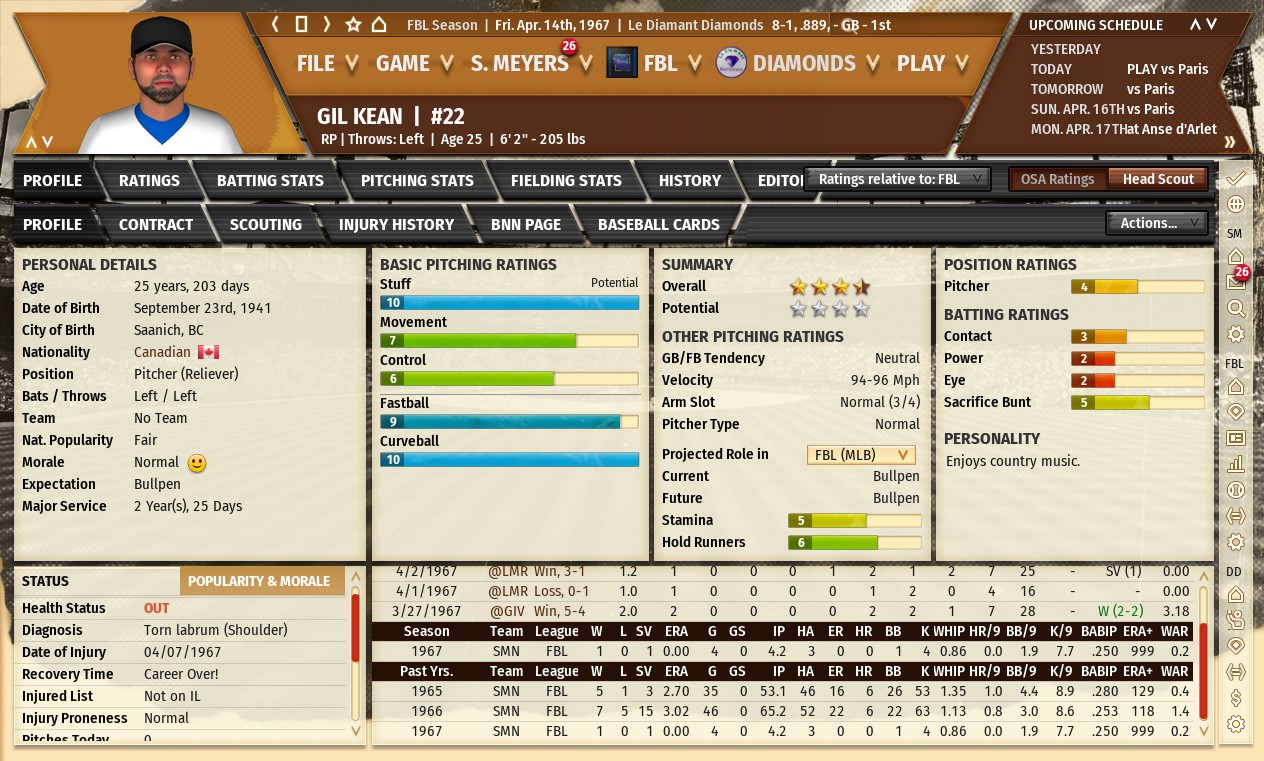Open the FILE menu
Screen dimensions: 1264x761
pos(326,63)
